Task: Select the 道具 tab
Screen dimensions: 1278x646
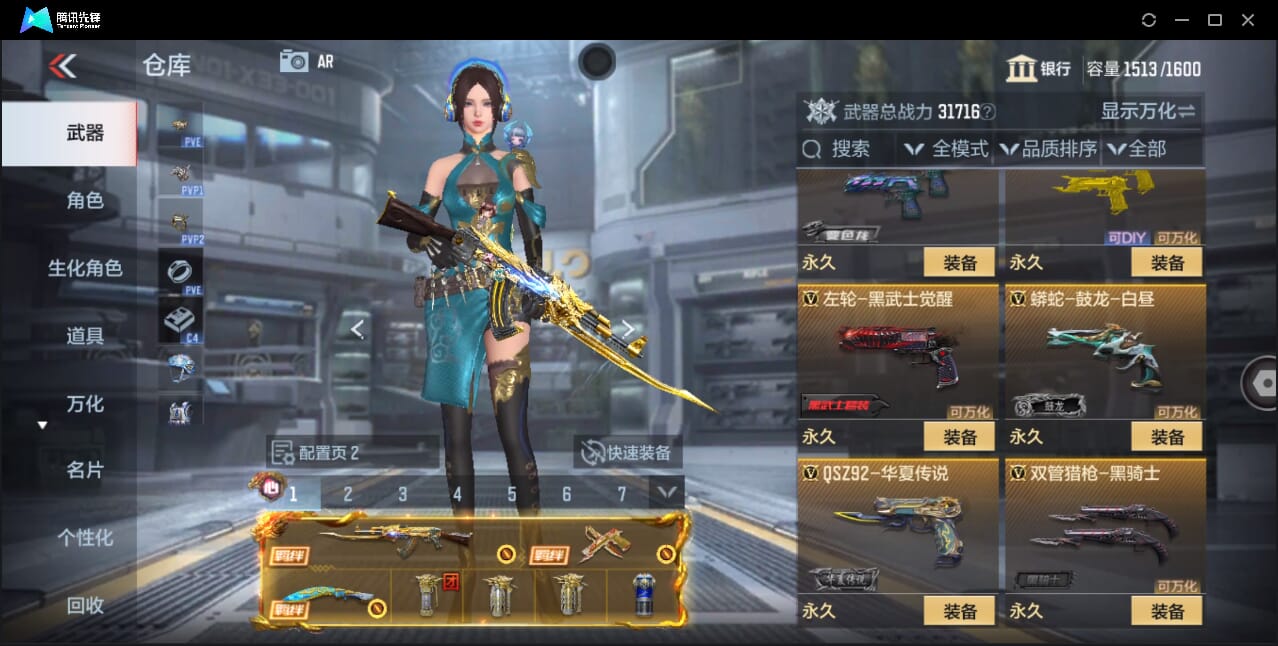Action: 85,336
